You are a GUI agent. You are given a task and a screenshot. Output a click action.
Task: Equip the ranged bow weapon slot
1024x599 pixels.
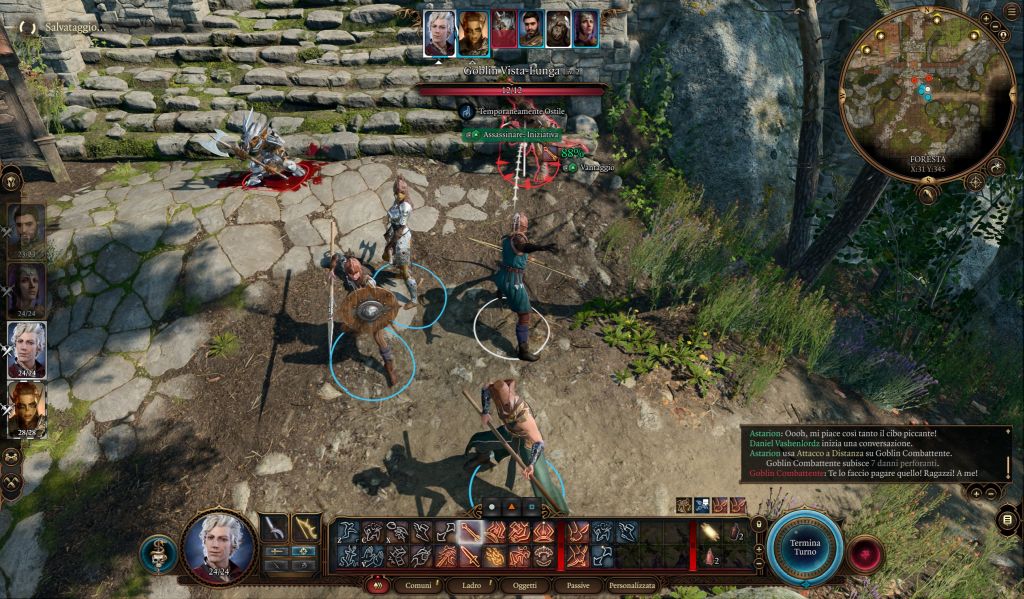pos(305,529)
